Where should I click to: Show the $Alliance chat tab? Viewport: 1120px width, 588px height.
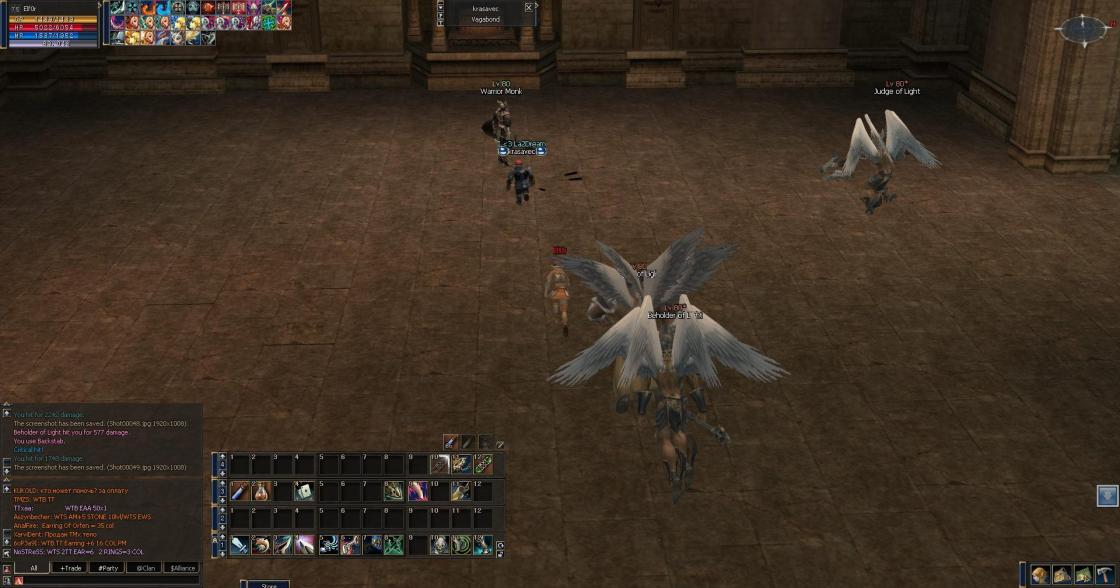click(182, 568)
